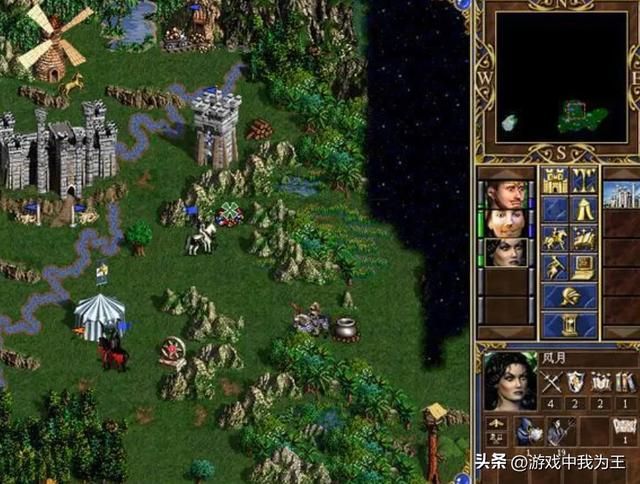Select the blue-robed troop slot in hero panel
The height and width of the screenshot is (484, 640).
click(x=527, y=431)
